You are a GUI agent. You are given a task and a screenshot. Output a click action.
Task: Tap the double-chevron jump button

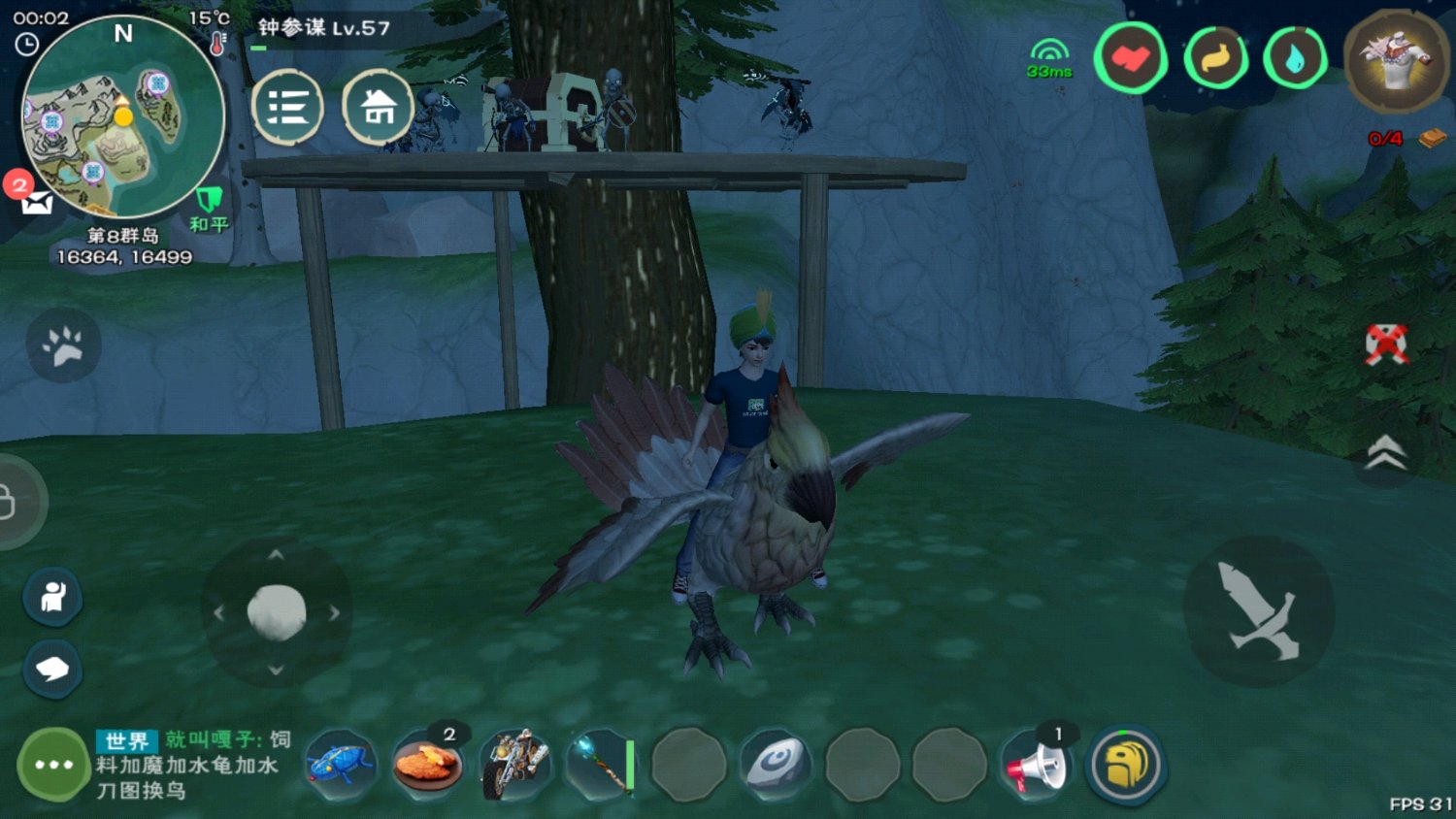[x=1386, y=452]
